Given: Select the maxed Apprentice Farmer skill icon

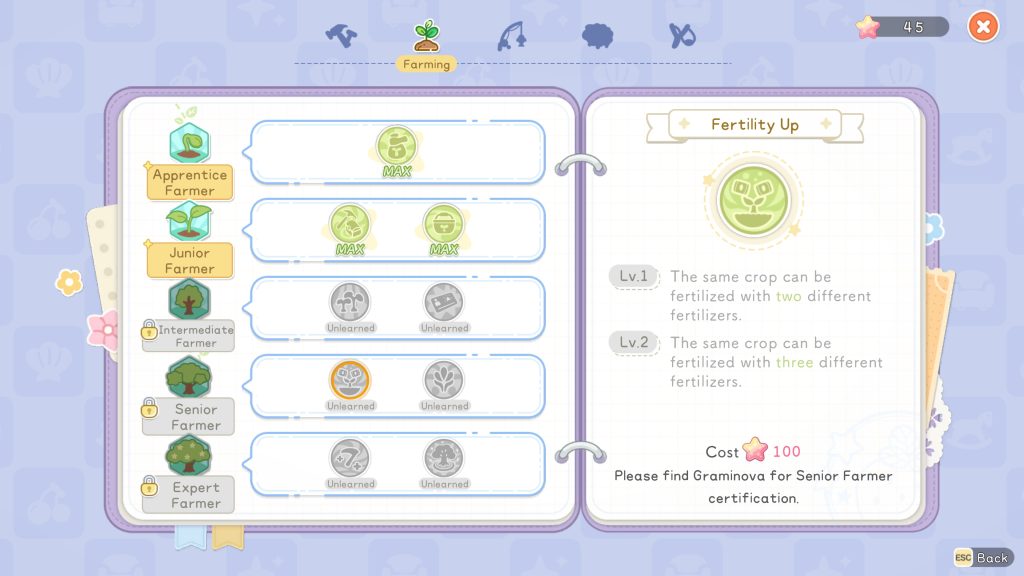Looking at the screenshot, I should (397, 146).
